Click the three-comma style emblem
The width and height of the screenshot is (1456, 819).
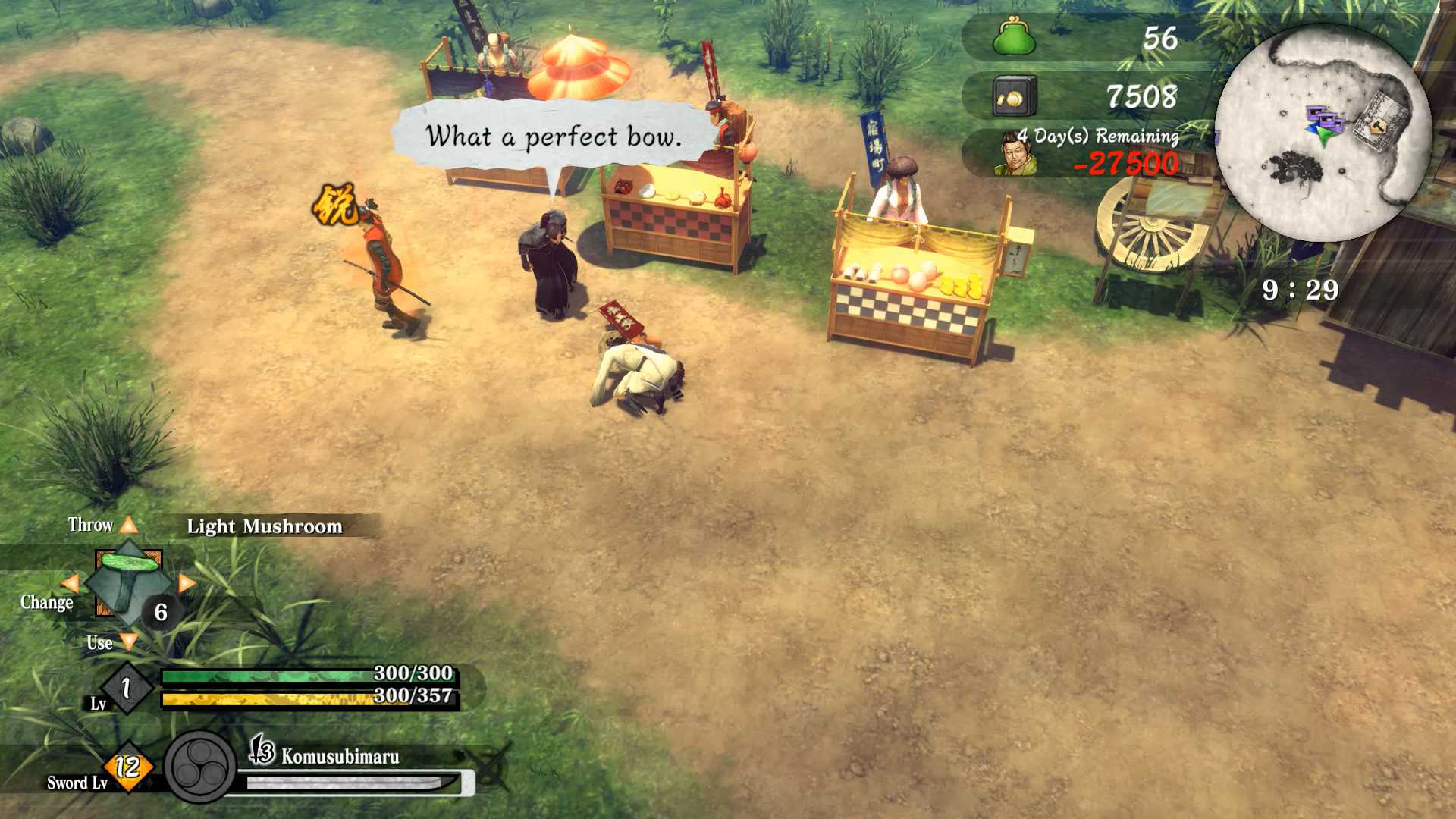click(200, 767)
